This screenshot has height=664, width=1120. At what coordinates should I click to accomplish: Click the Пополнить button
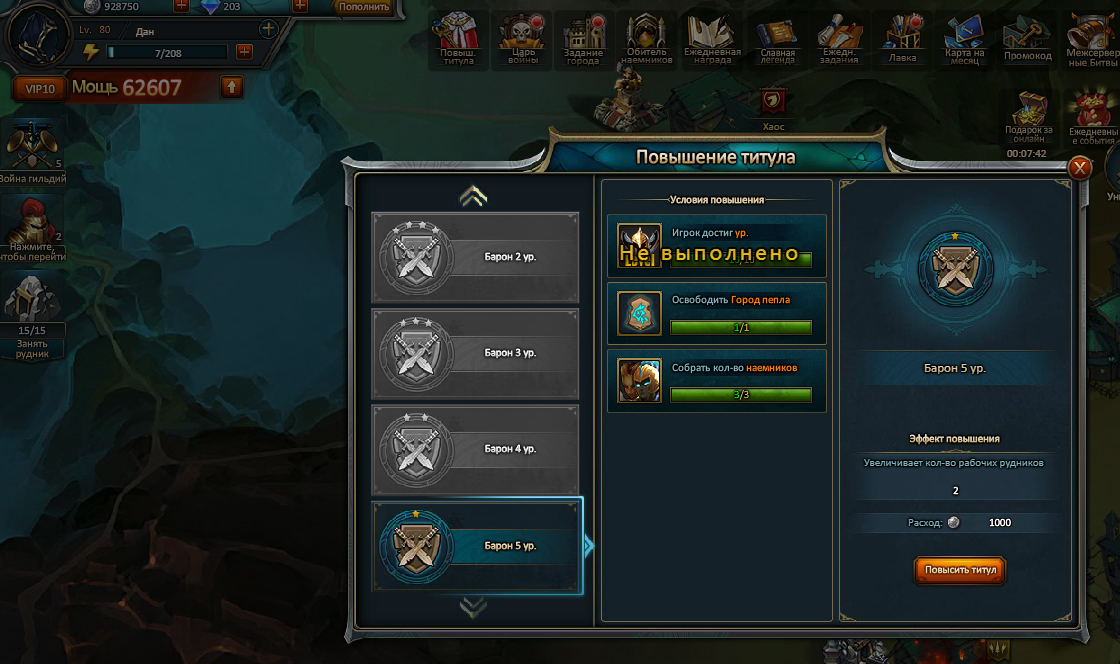click(x=363, y=7)
